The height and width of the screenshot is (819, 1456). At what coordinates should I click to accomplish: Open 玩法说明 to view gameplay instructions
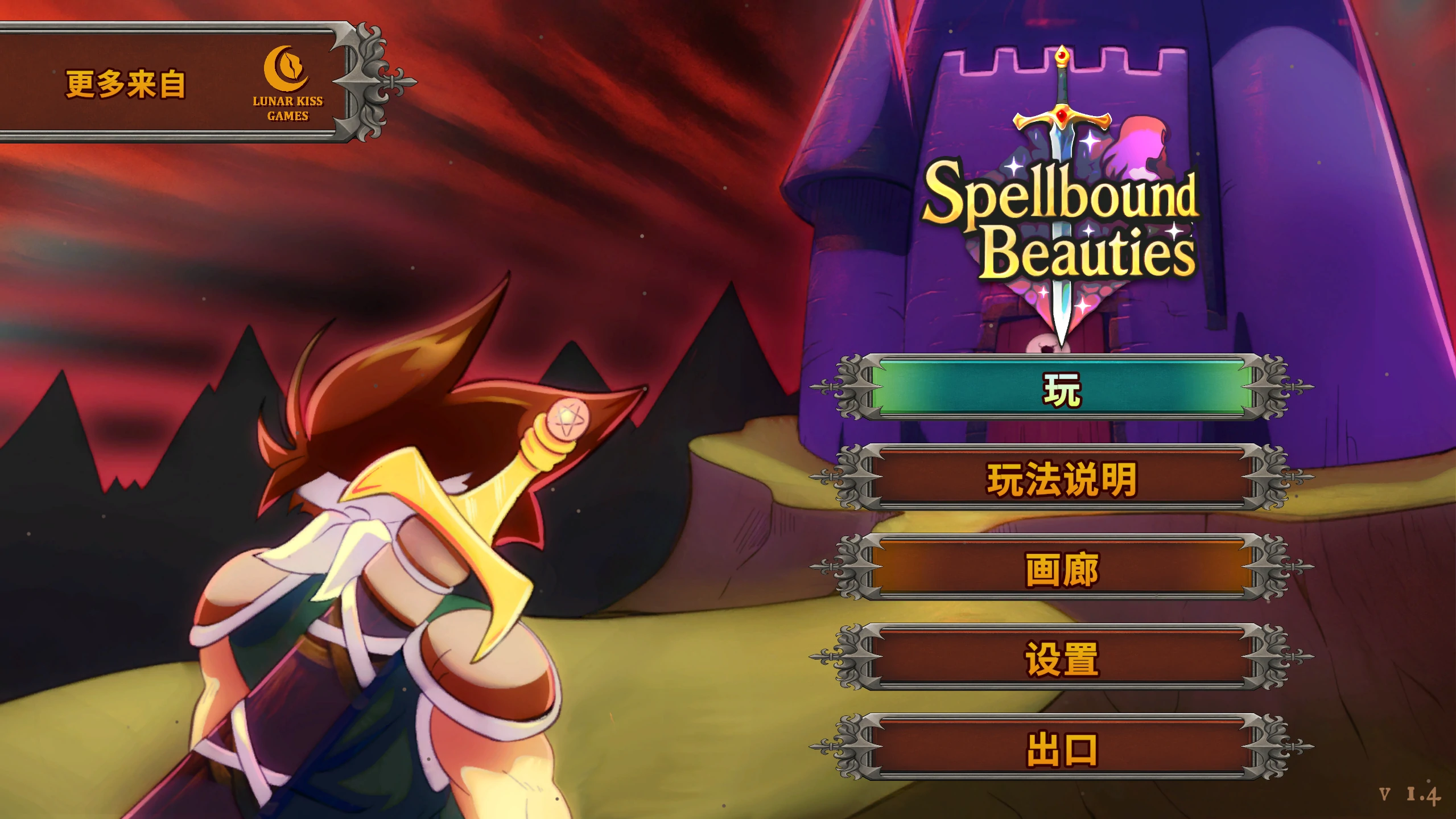click(1061, 477)
